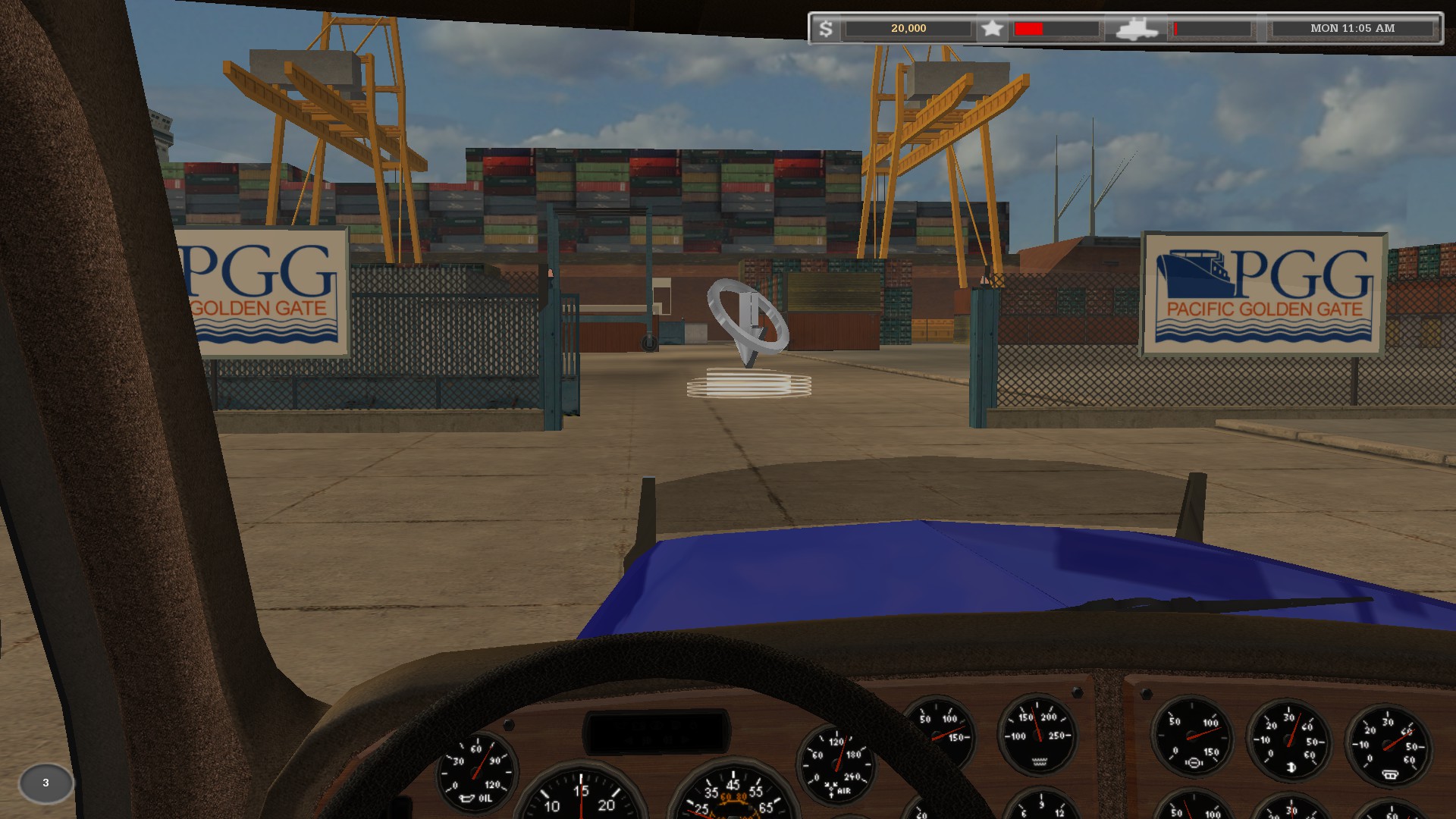
Task: Select the star reputation icon
Action: [x=992, y=29]
